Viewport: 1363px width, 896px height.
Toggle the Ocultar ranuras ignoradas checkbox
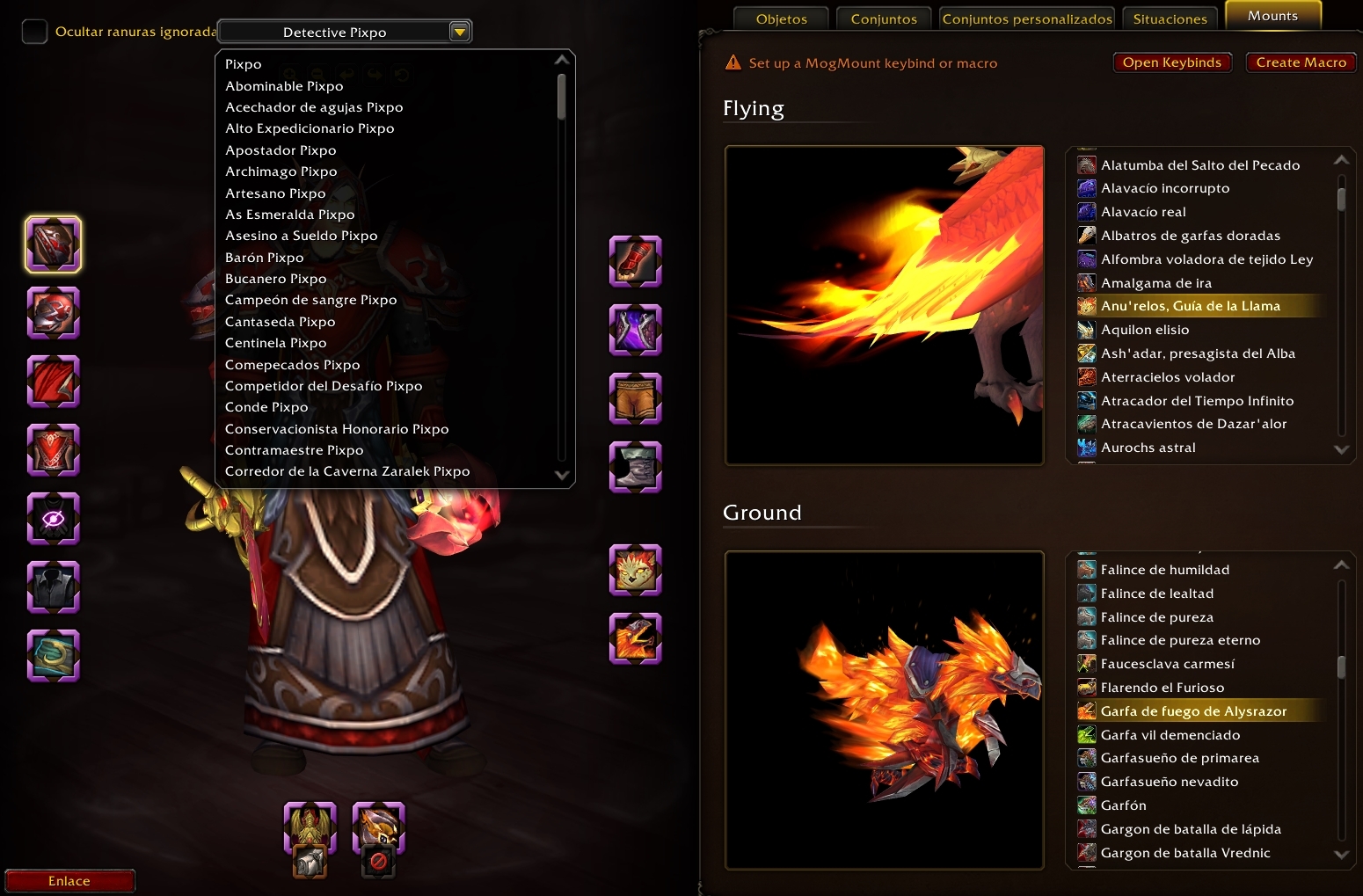tap(34, 32)
